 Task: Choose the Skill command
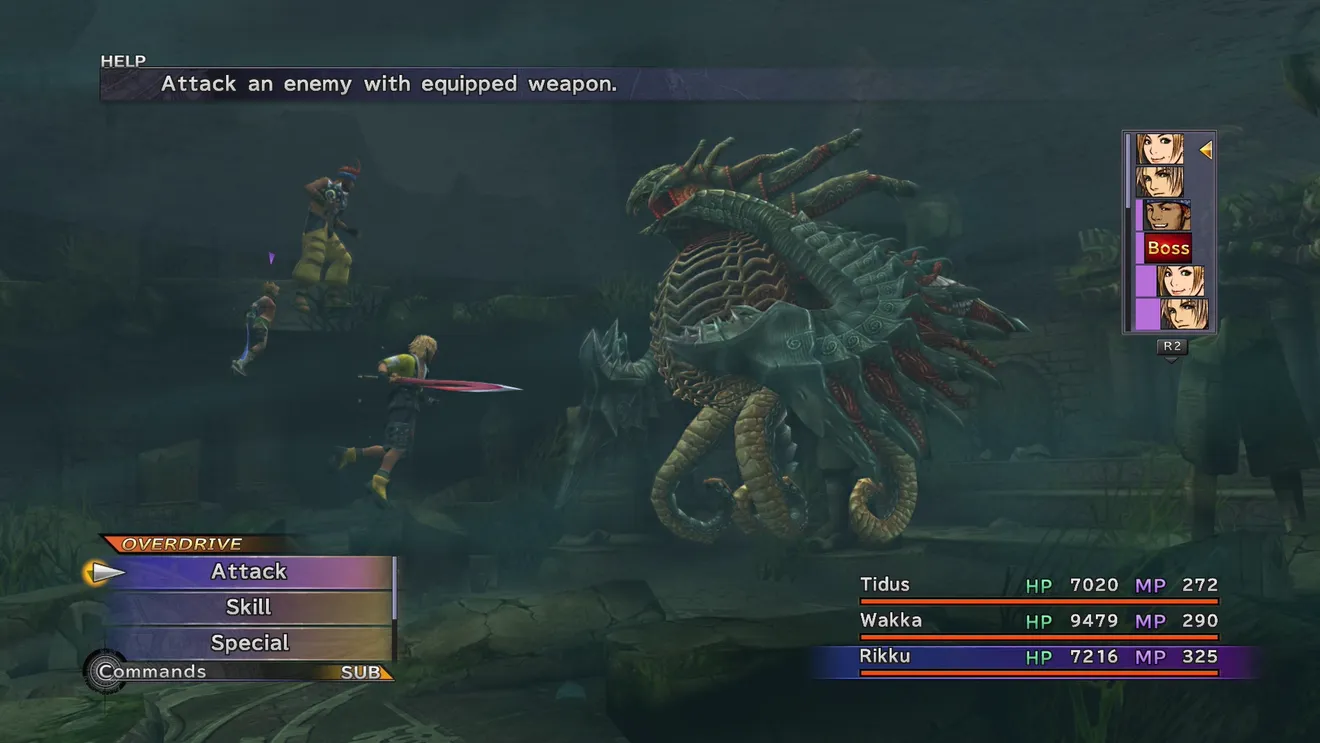[x=249, y=607]
